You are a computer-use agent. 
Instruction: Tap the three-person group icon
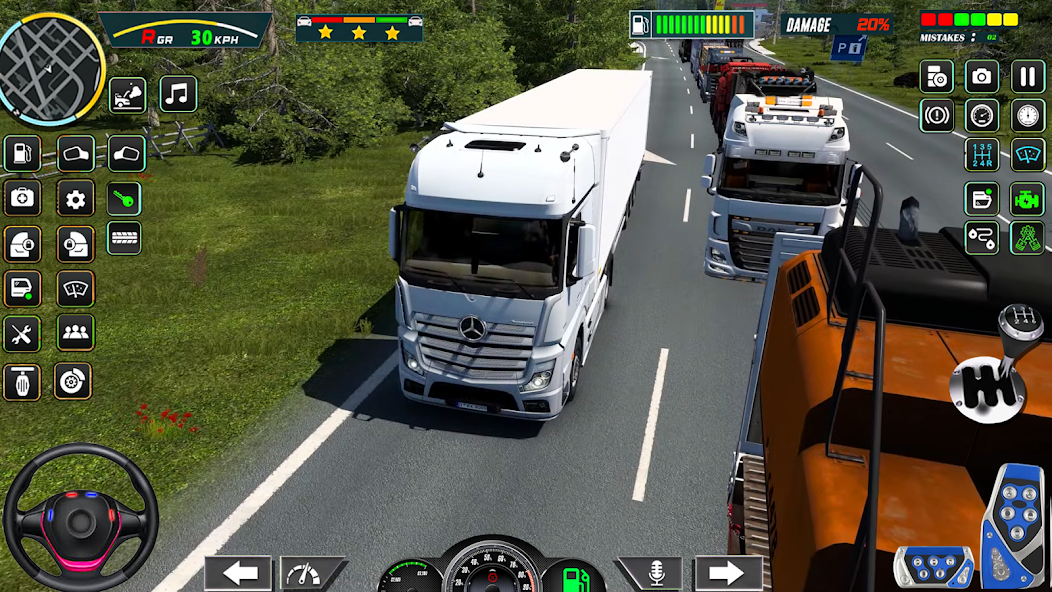(x=75, y=333)
